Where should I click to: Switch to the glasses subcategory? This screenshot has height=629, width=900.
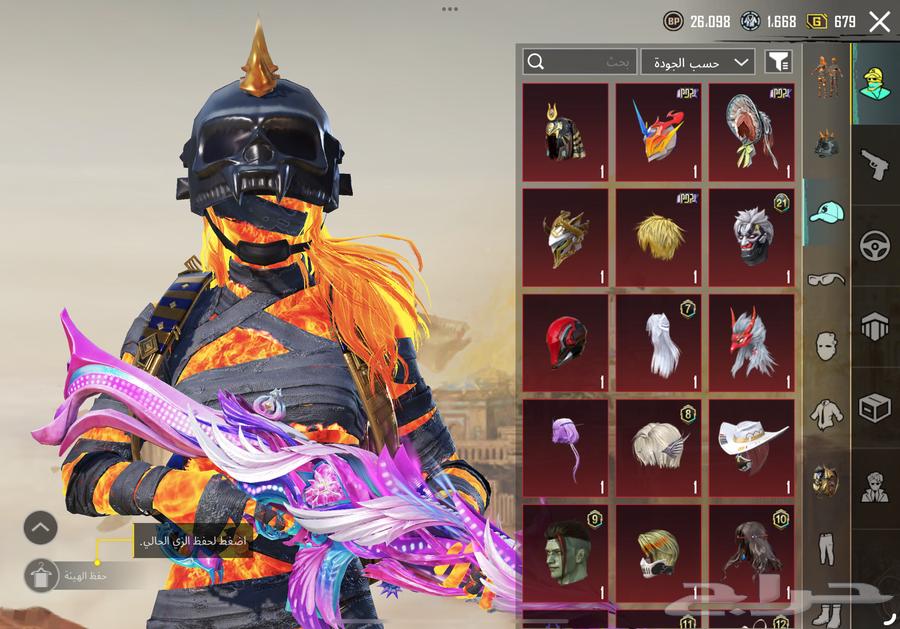pyautogui.click(x=826, y=279)
